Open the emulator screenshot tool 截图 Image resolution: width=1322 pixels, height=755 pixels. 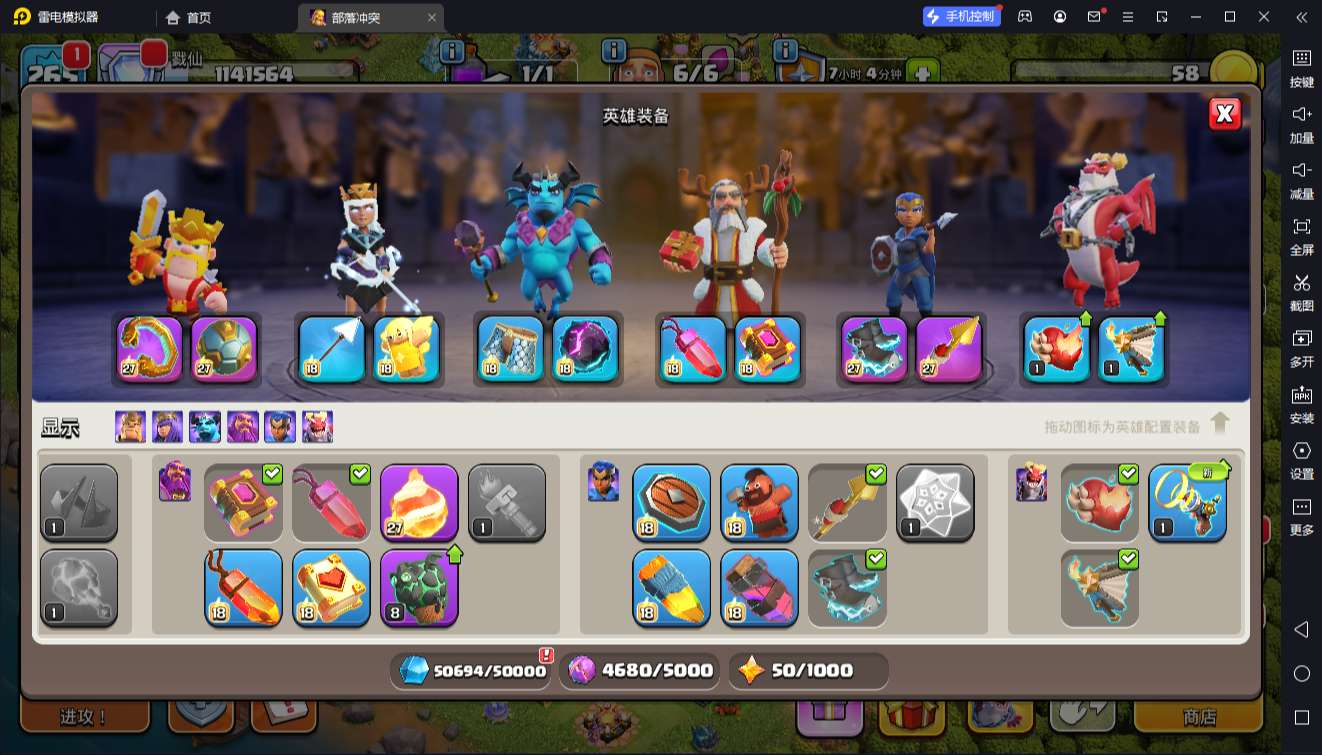[1301, 291]
